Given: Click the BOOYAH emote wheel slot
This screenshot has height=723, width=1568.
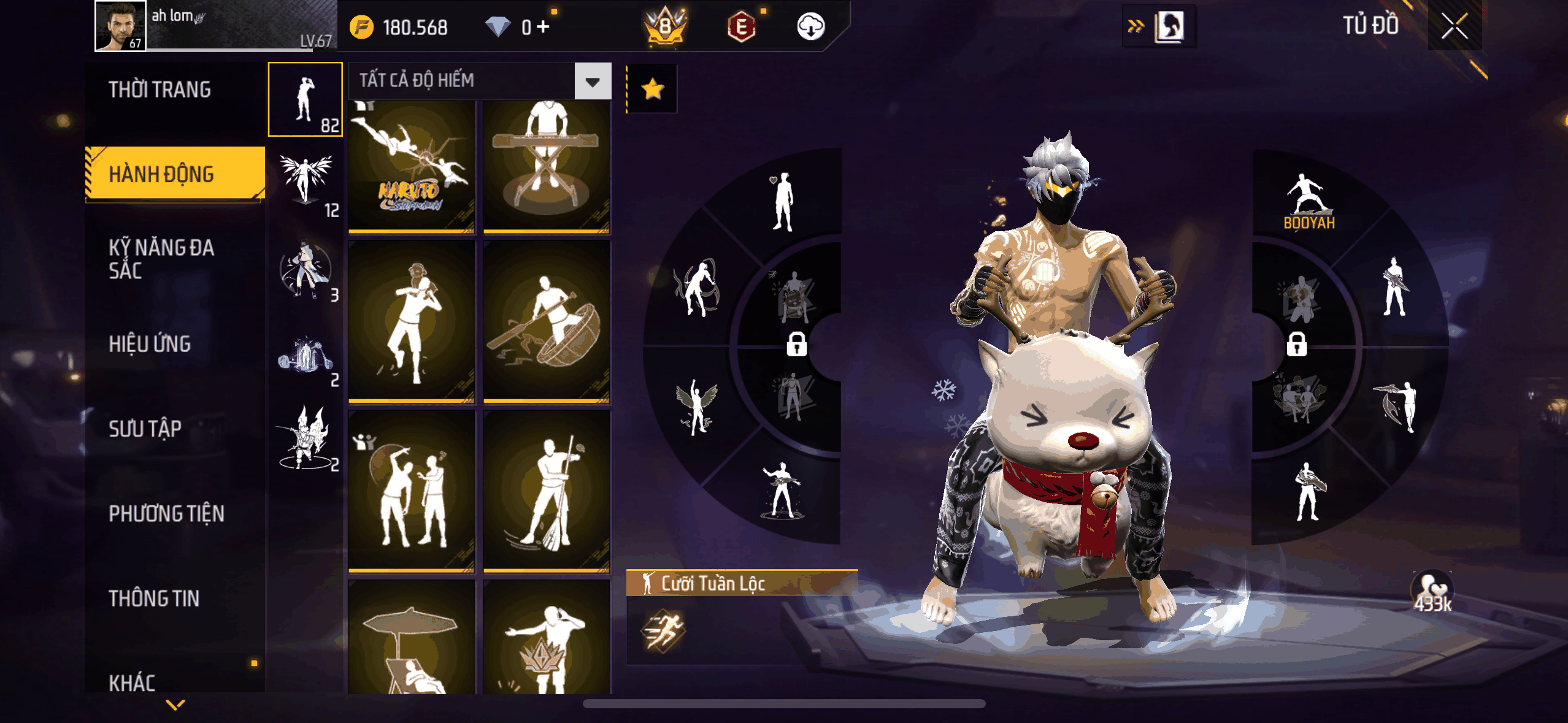Looking at the screenshot, I should [1308, 202].
